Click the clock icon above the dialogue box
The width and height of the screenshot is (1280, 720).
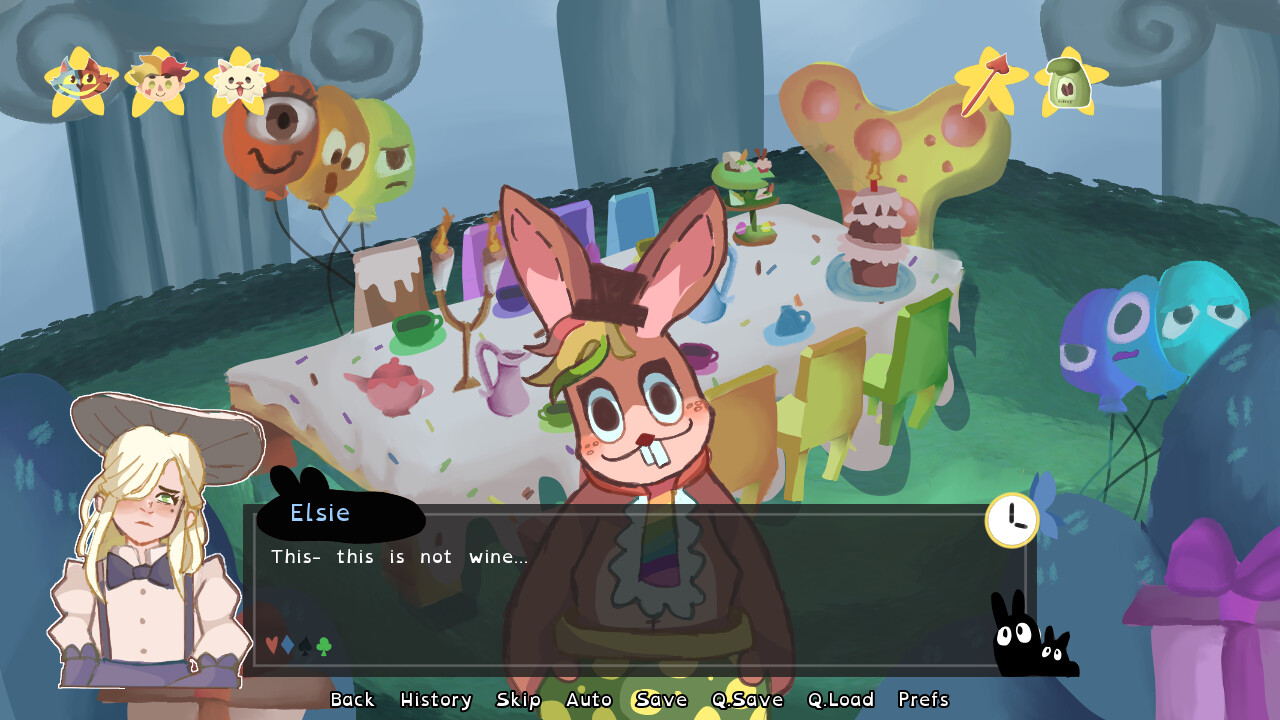point(1011,518)
